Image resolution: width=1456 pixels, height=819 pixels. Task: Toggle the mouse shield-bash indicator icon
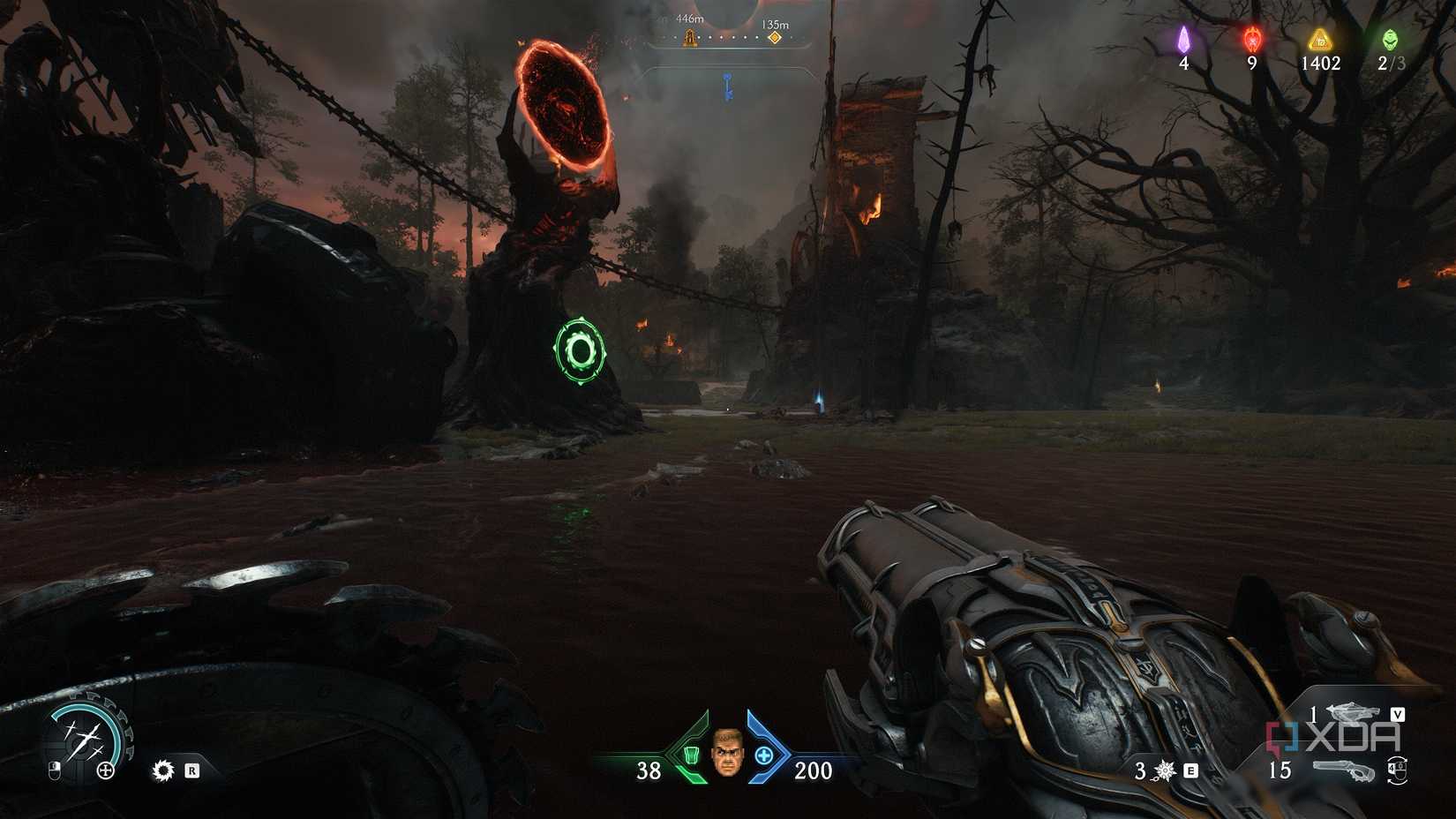point(55,770)
